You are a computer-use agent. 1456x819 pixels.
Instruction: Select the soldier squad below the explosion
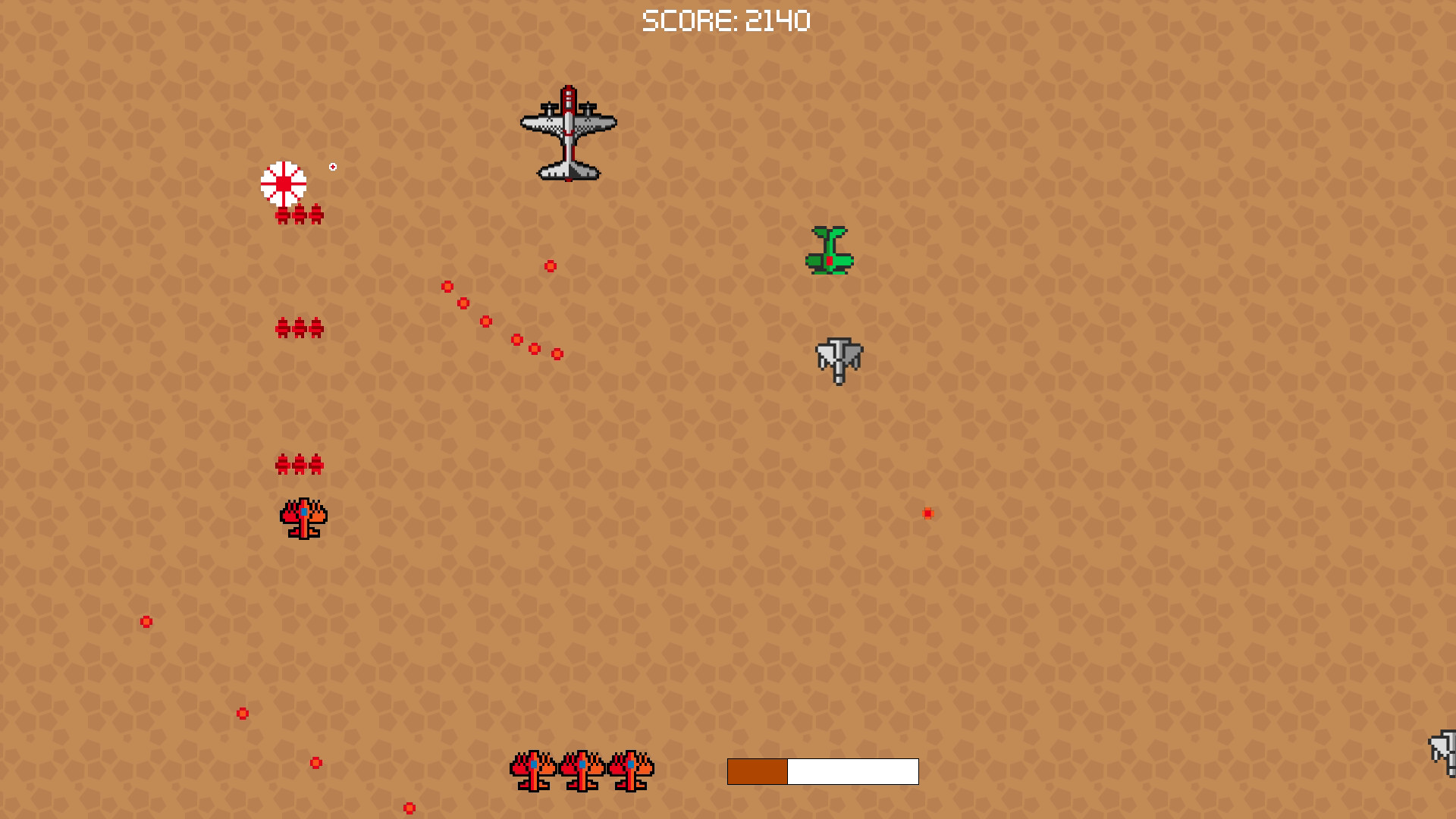(300, 215)
